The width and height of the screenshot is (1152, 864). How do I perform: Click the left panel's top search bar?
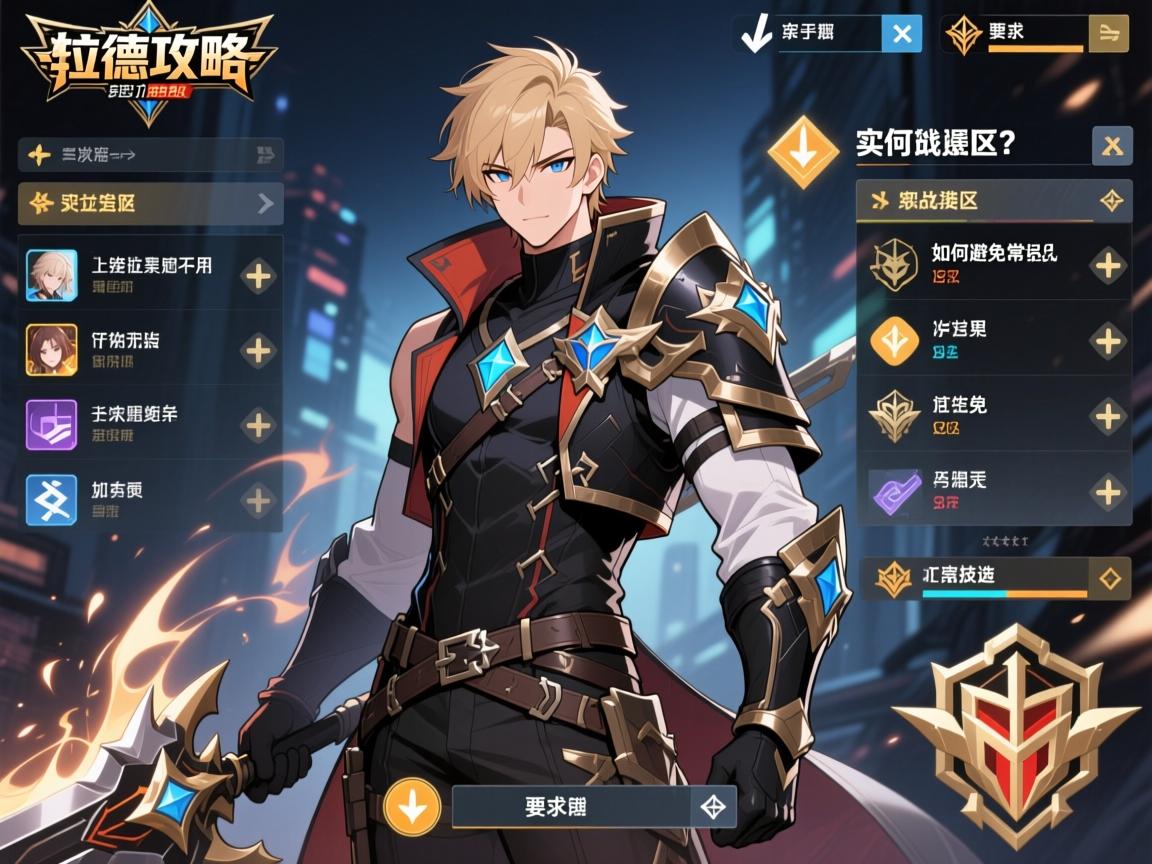[150, 154]
